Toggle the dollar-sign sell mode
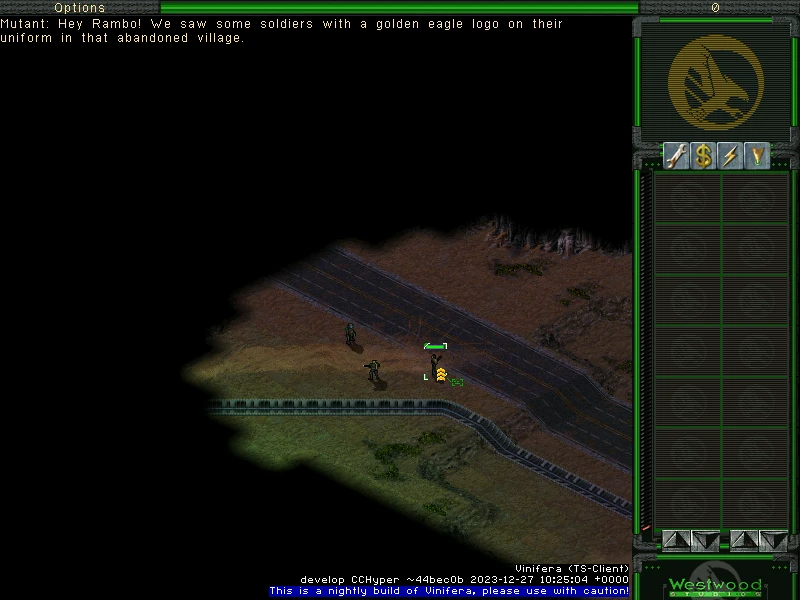 coord(704,156)
